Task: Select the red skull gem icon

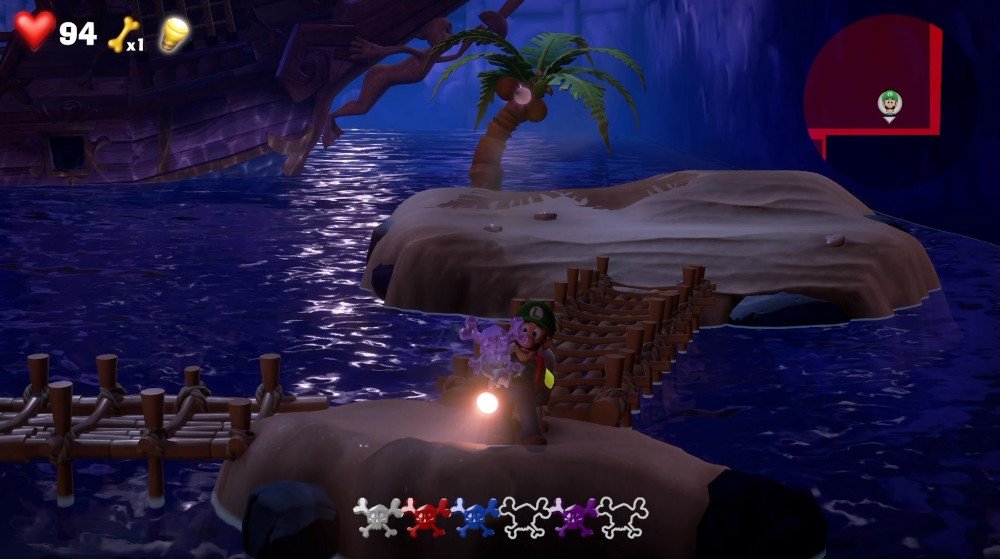Action: pos(427,517)
